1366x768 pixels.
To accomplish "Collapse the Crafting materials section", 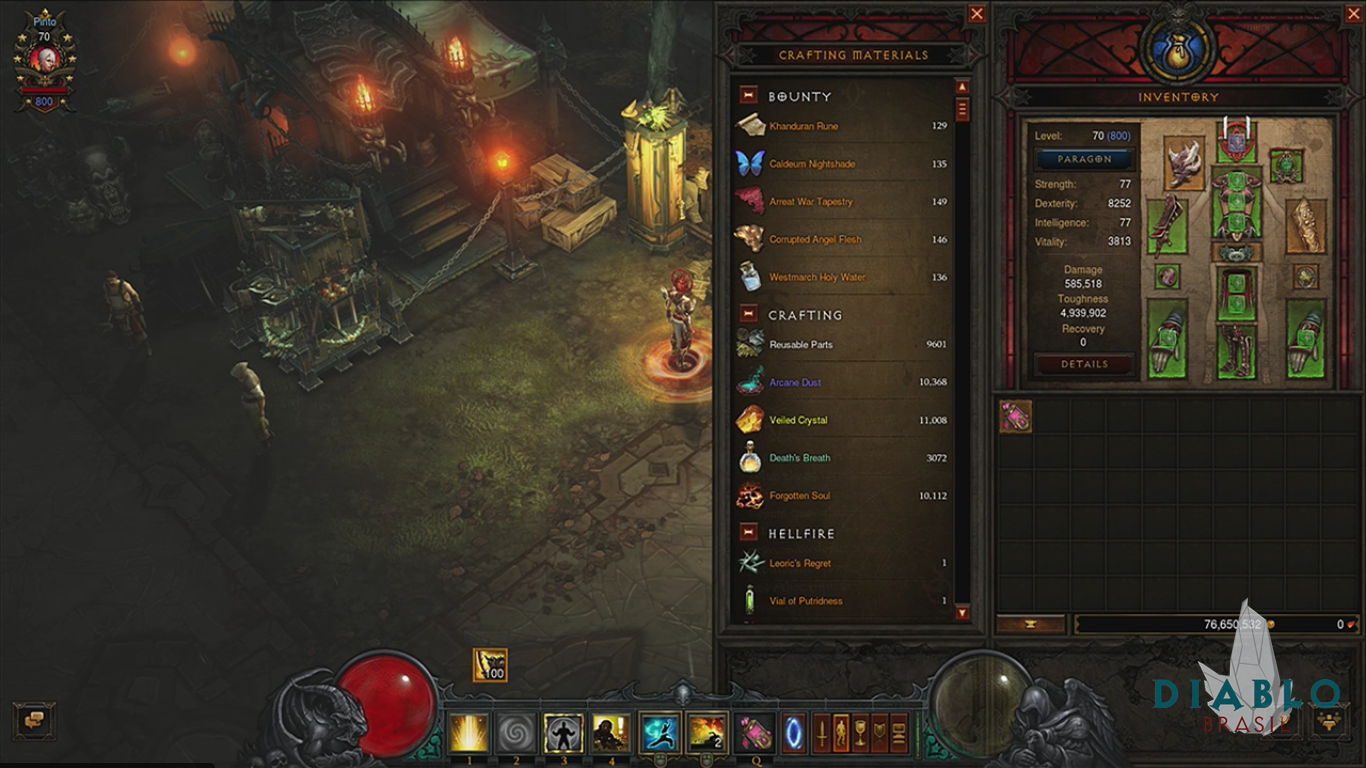I will (x=748, y=315).
